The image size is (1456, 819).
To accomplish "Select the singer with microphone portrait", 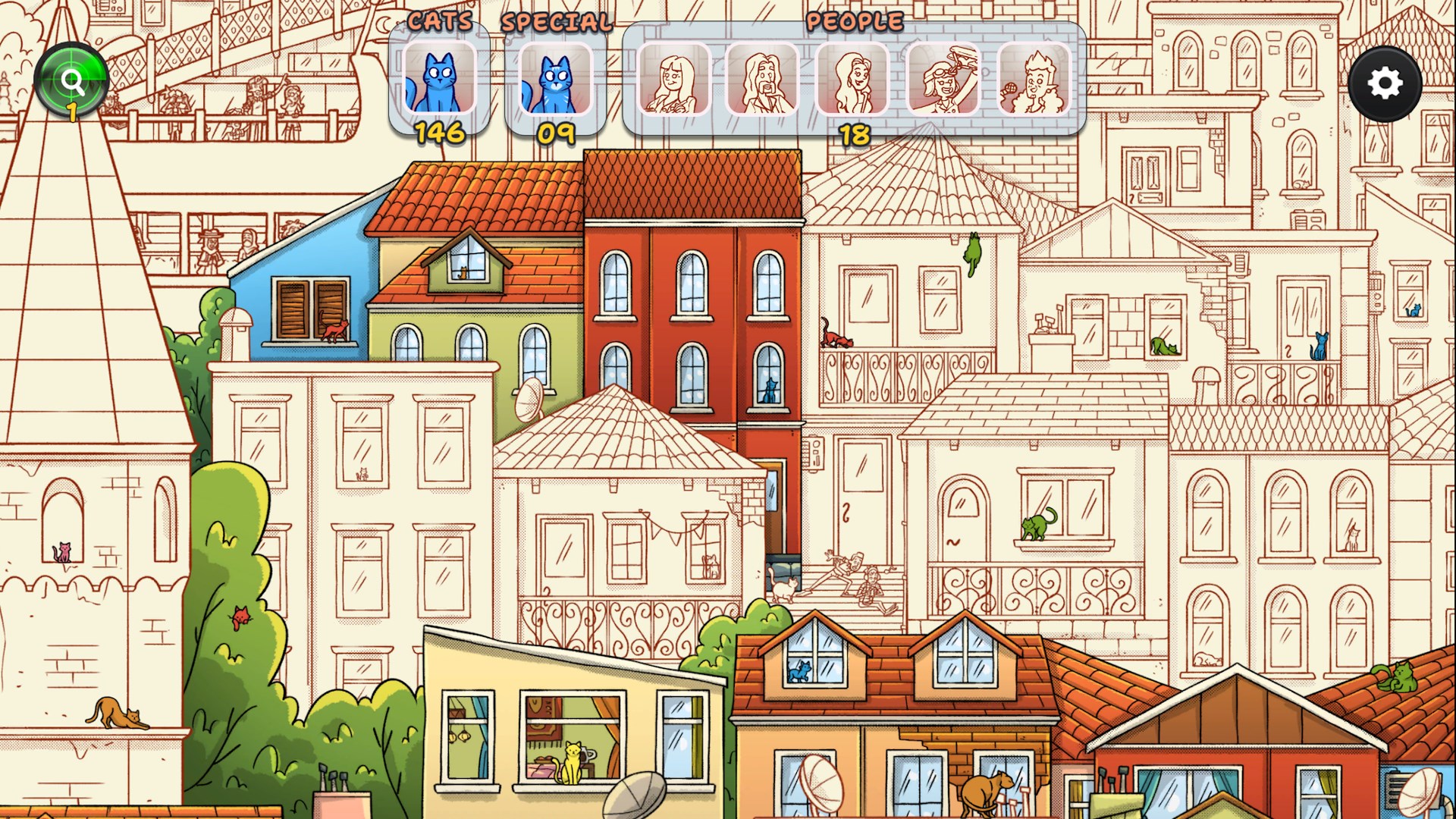I will click(1031, 80).
